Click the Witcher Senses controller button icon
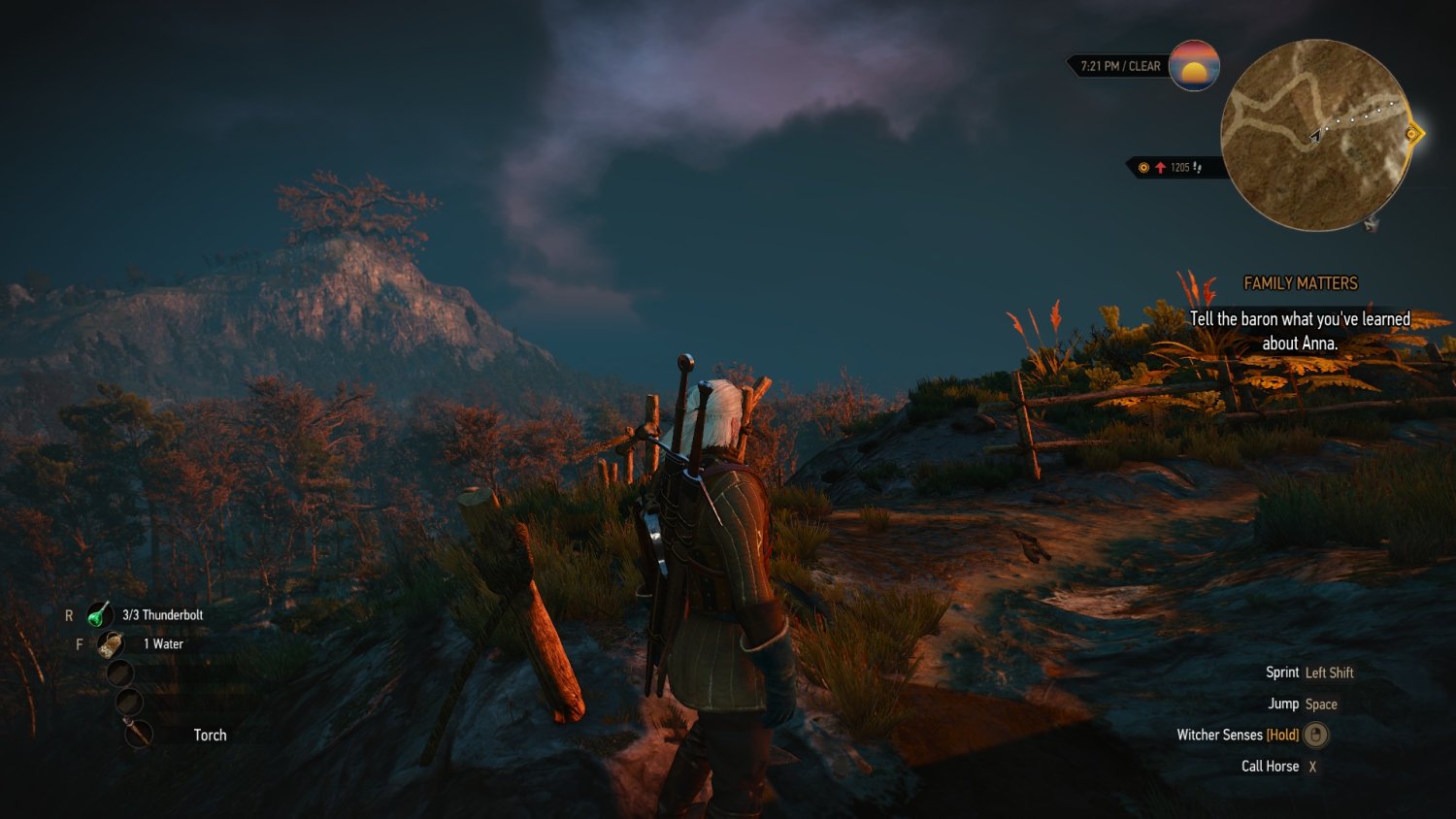 [1316, 736]
